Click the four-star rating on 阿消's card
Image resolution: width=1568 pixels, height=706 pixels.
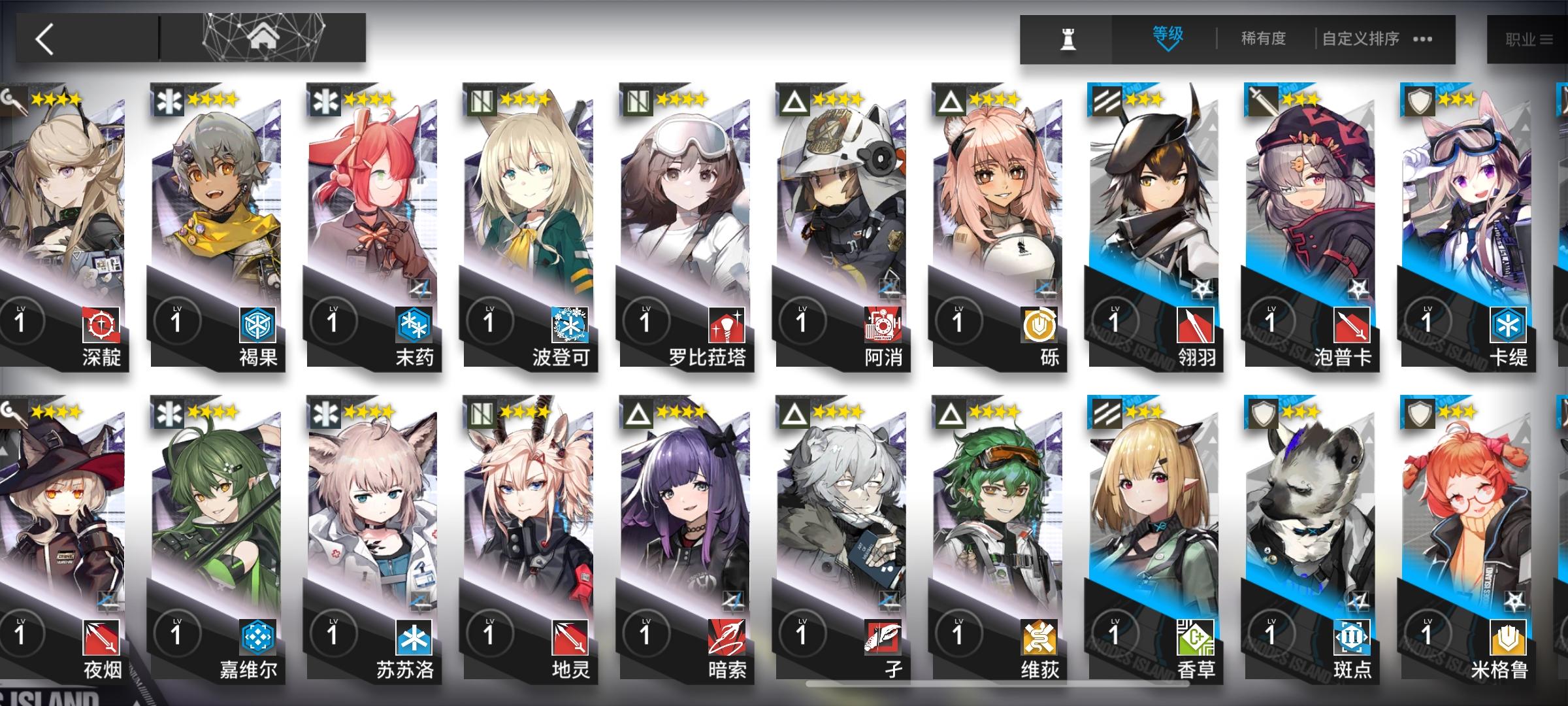coord(838,98)
